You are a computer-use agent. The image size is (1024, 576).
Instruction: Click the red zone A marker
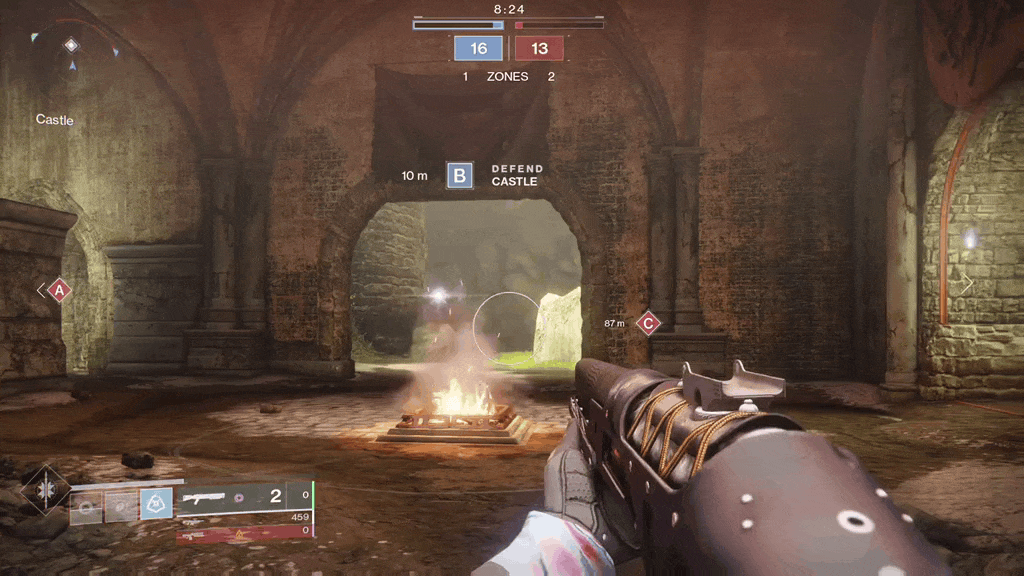point(59,290)
